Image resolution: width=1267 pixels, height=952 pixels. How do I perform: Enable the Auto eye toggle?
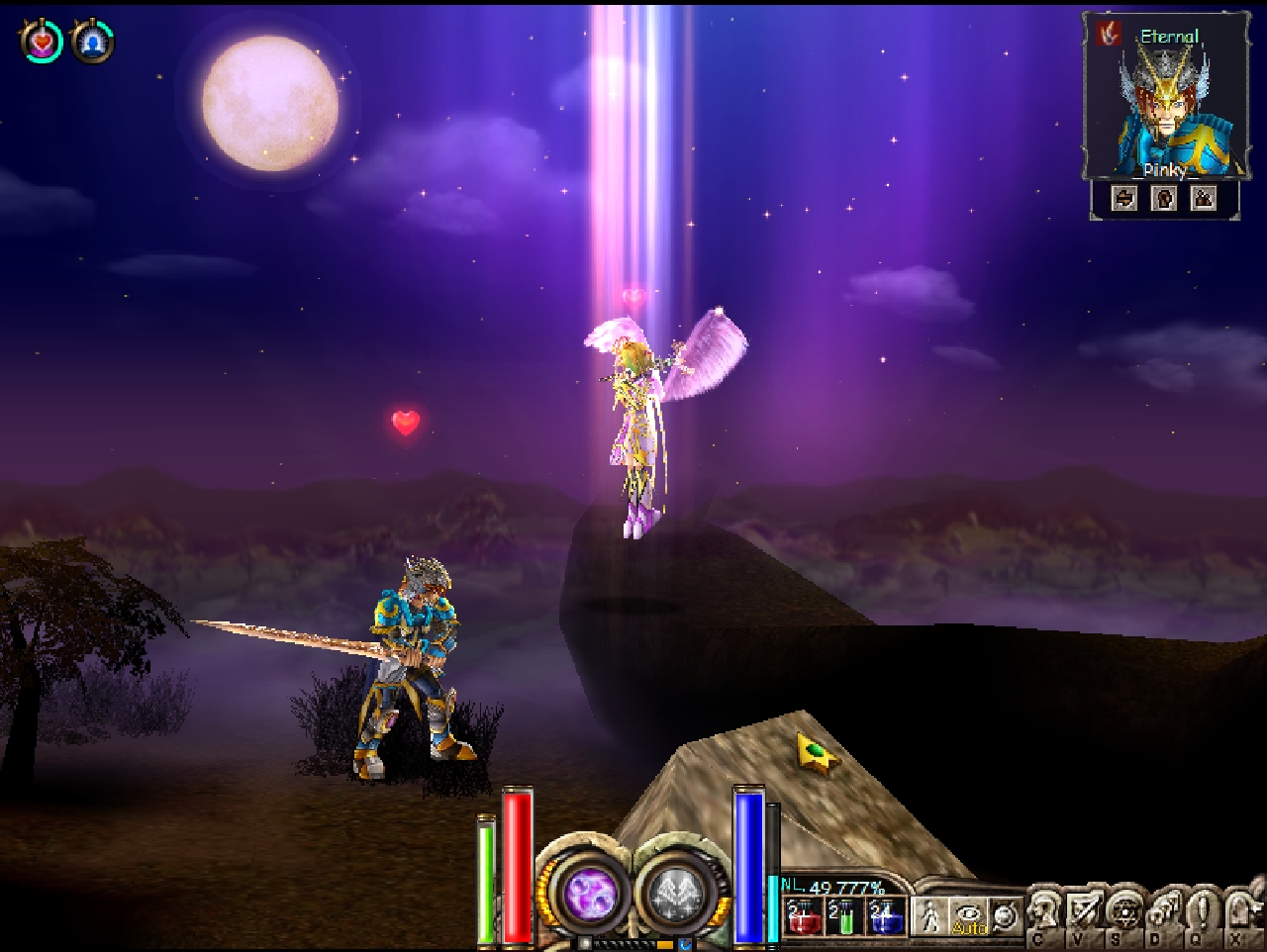coord(968,915)
